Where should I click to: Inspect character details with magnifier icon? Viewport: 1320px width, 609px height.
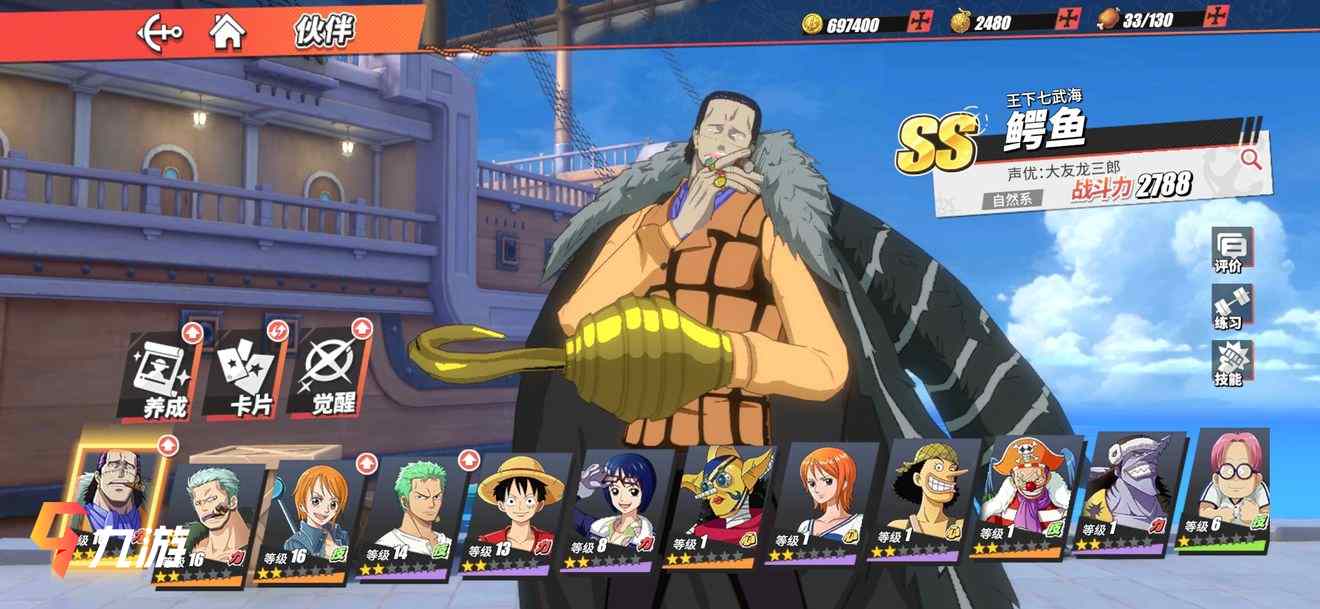pos(1250,158)
